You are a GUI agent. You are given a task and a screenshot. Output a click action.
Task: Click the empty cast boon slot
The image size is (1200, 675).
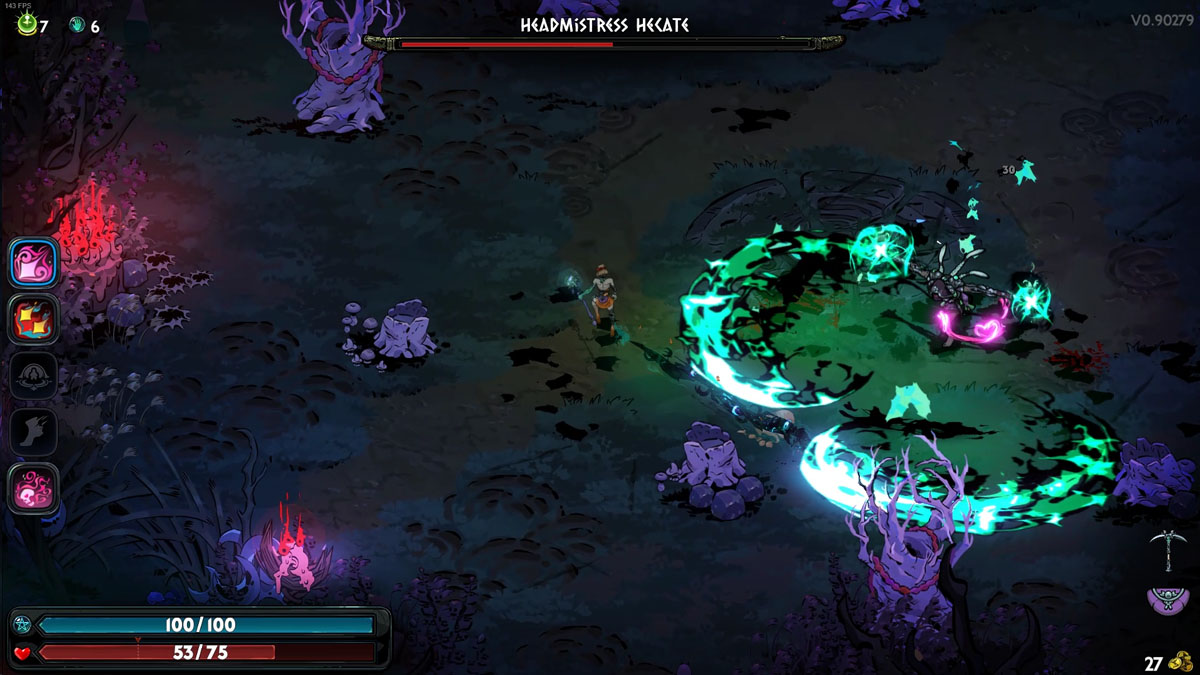point(34,376)
